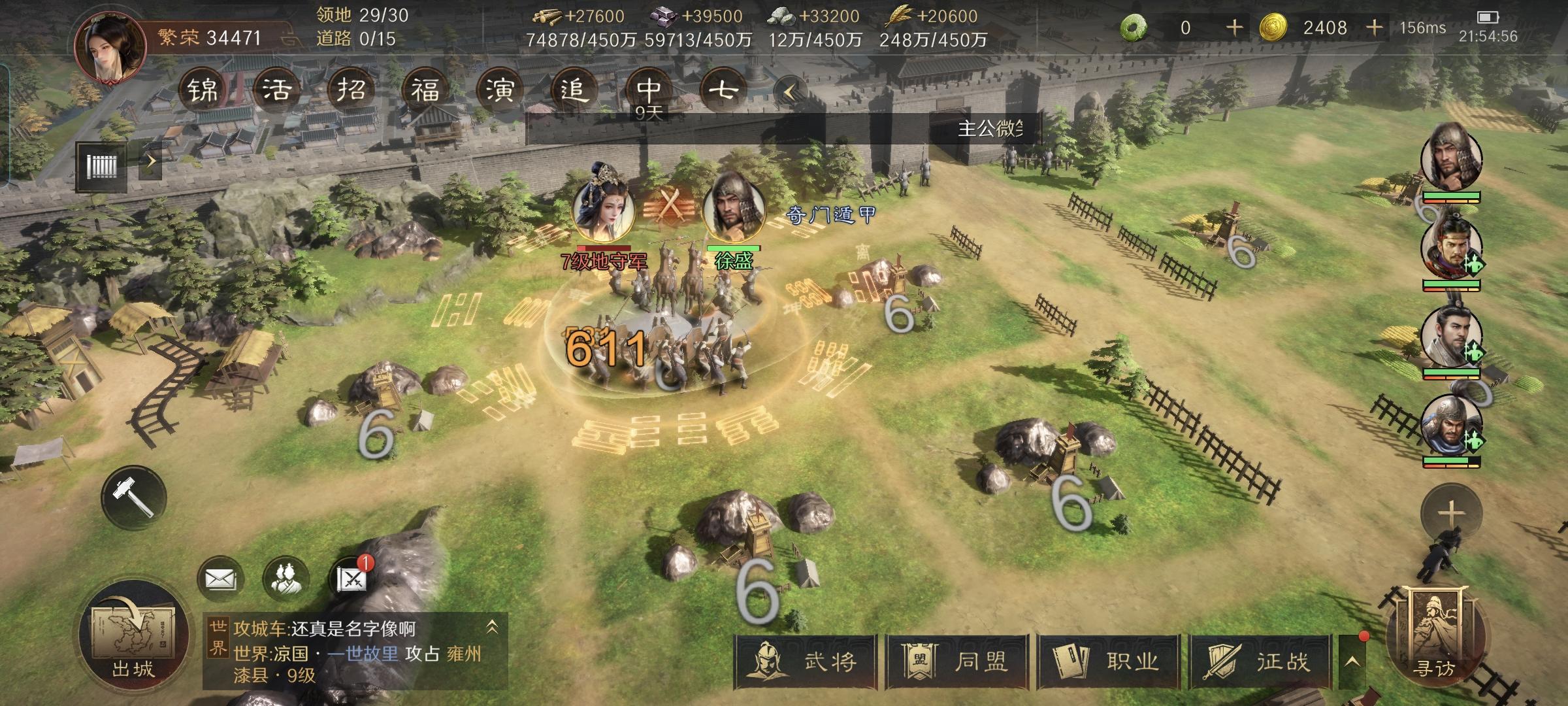Open the player avatar profile
The image size is (1568, 706).
pyautogui.click(x=110, y=49)
